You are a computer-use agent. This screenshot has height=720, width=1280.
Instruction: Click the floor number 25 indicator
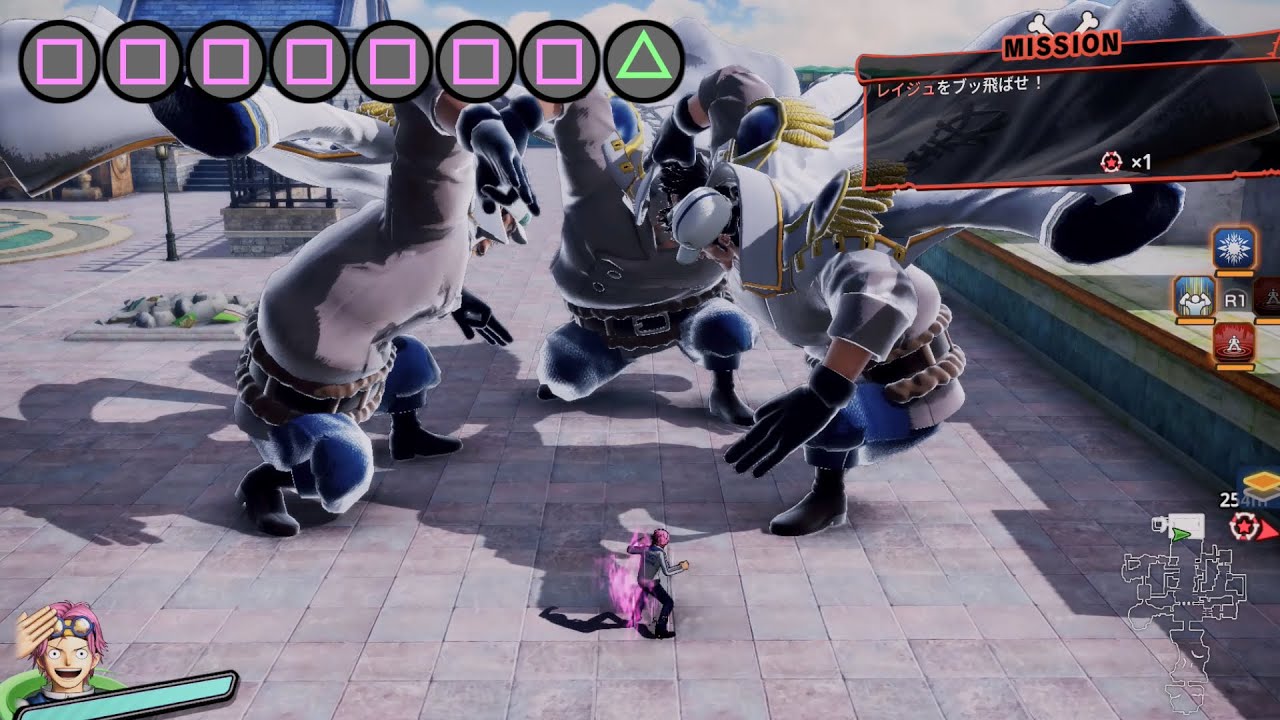pos(1227,500)
